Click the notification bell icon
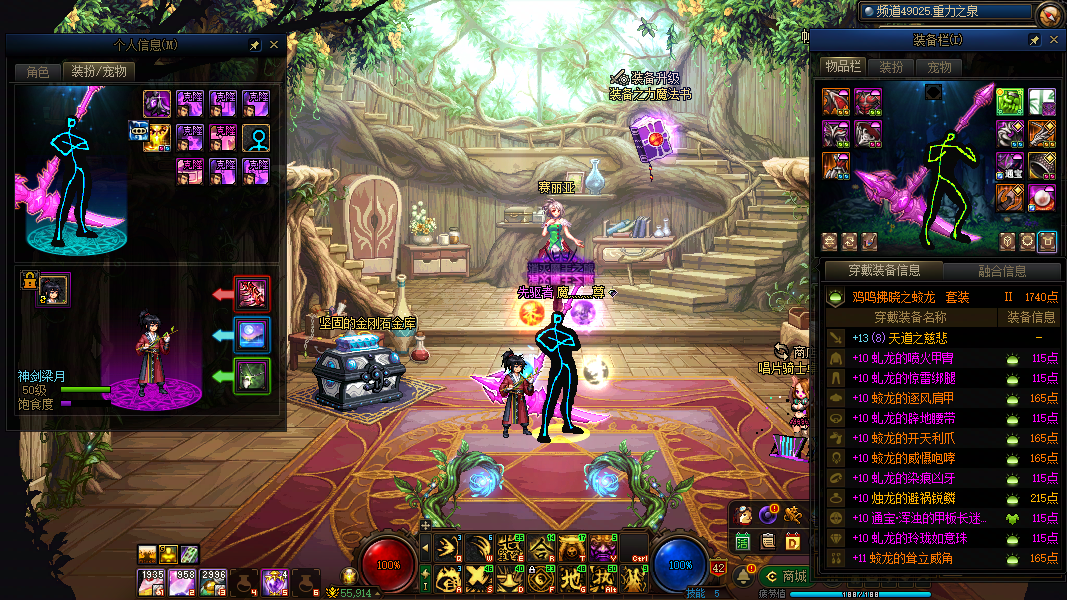This screenshot has height=600, width=1067. [x=743, y=576]
